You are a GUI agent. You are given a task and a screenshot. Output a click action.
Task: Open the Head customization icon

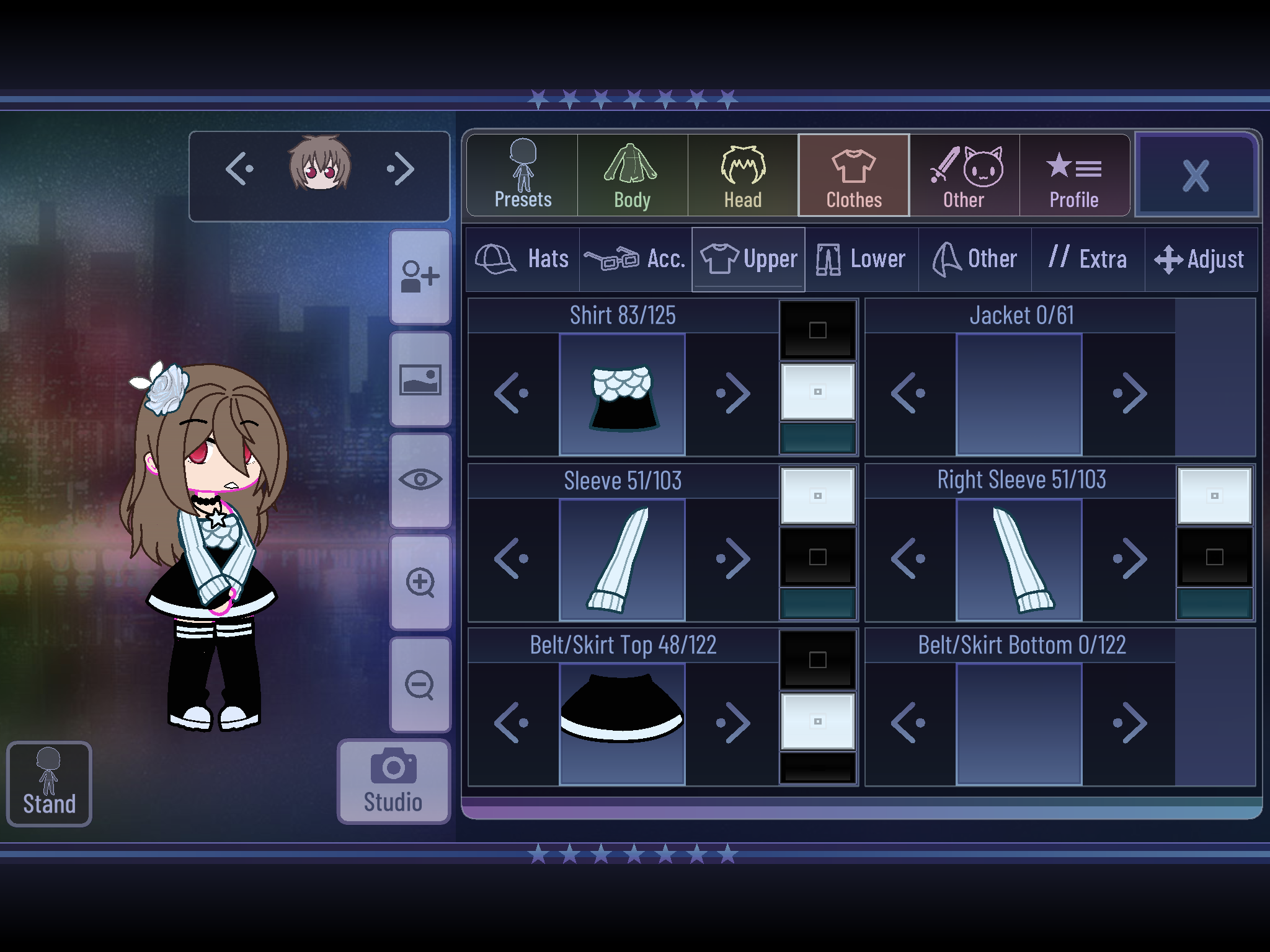point(742,174)
